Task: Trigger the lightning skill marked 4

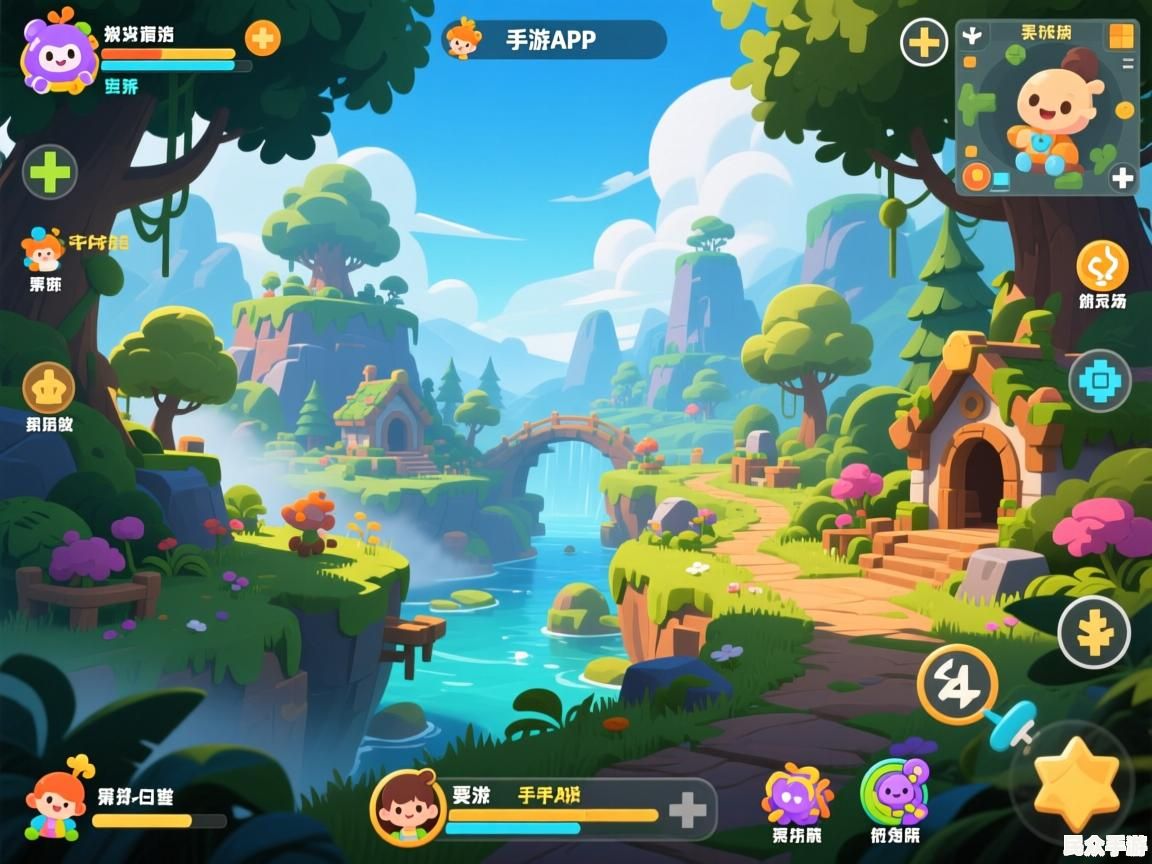Action: click(957, 684)
